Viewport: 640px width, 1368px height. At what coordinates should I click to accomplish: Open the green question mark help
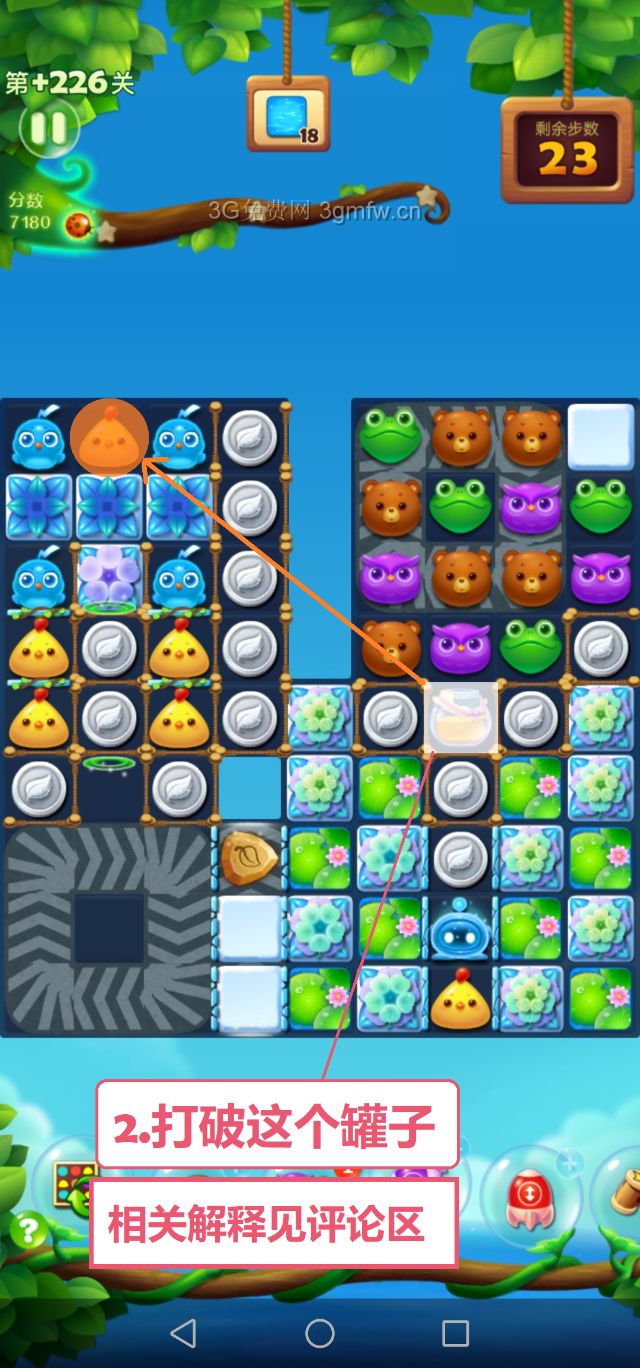[27, 1229]
